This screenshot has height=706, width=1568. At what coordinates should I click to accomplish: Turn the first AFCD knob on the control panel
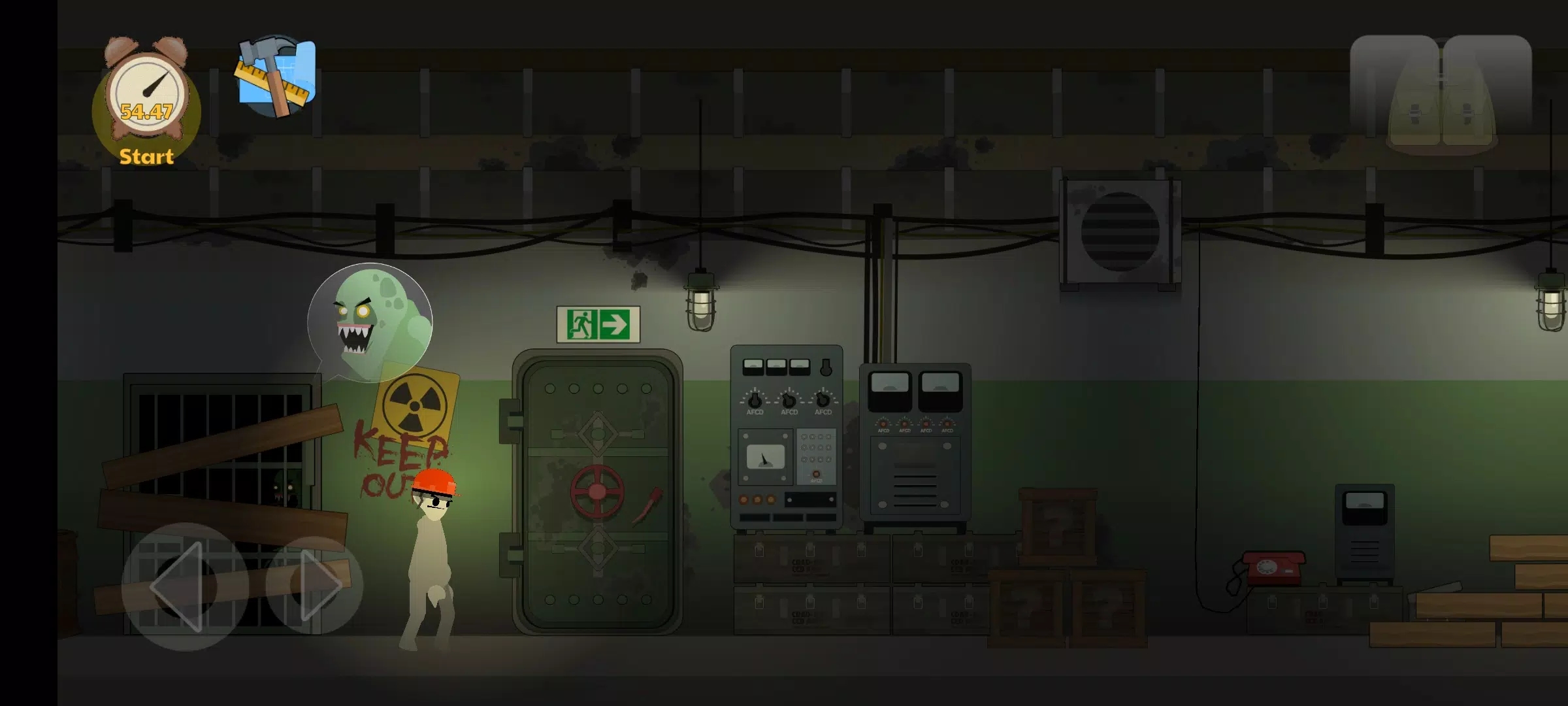coord(755,402)
